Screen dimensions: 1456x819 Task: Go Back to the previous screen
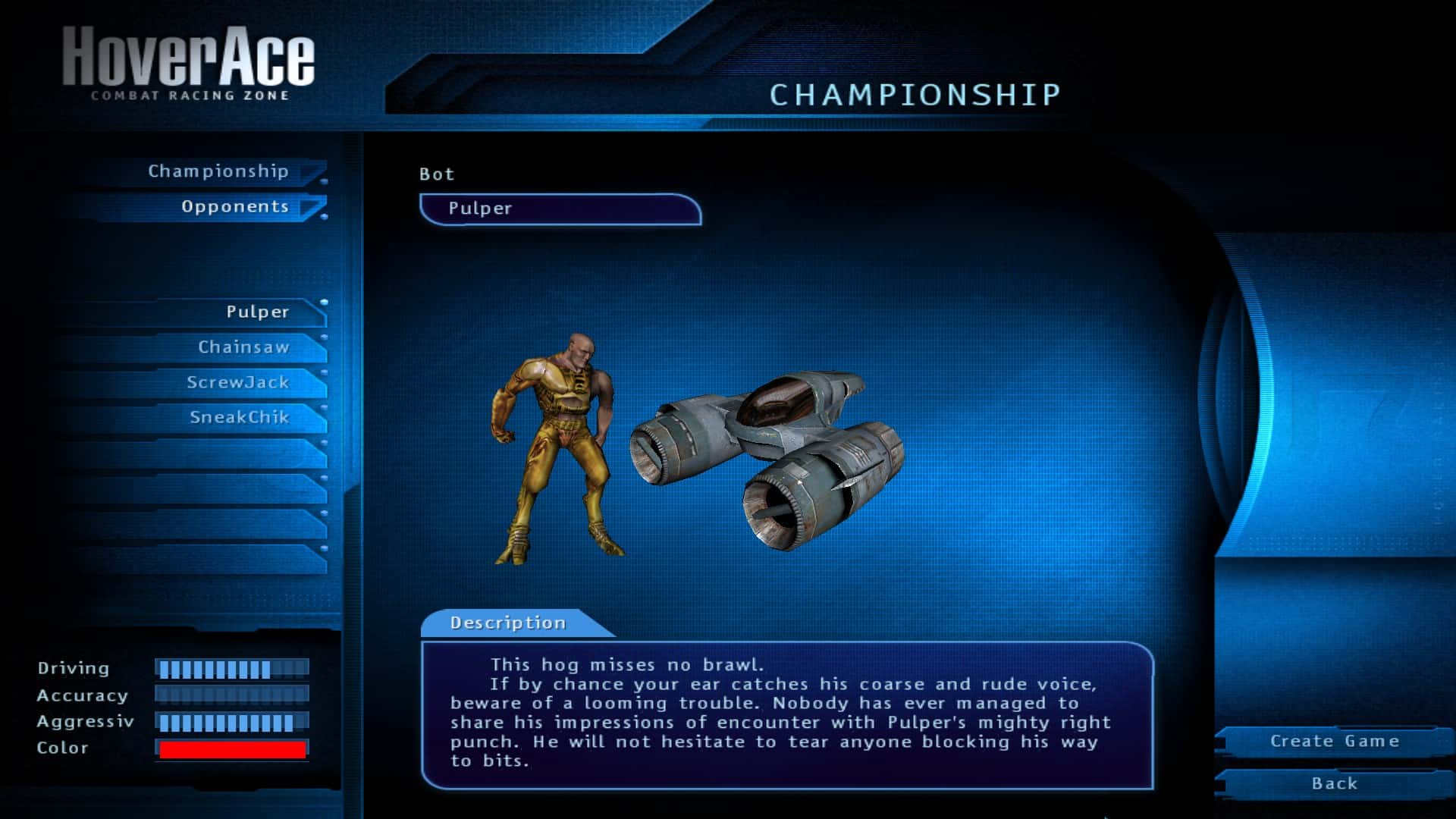1334,783
